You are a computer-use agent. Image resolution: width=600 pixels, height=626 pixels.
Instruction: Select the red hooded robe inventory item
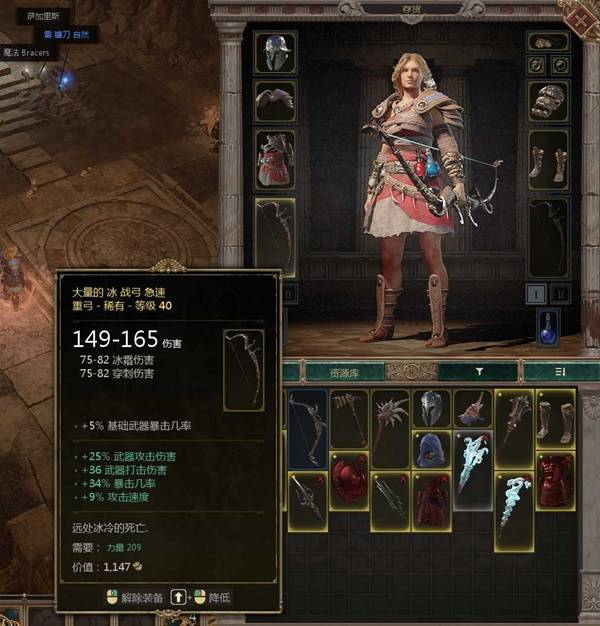[431, 500]
